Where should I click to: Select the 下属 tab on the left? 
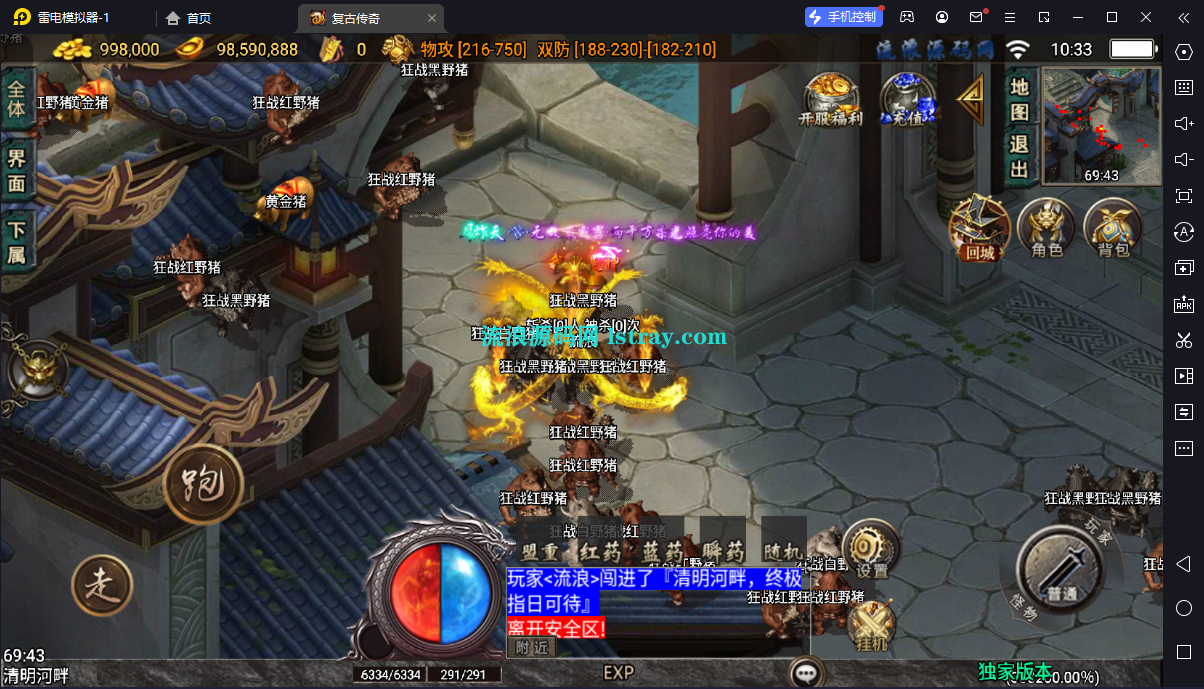[17, 241]
